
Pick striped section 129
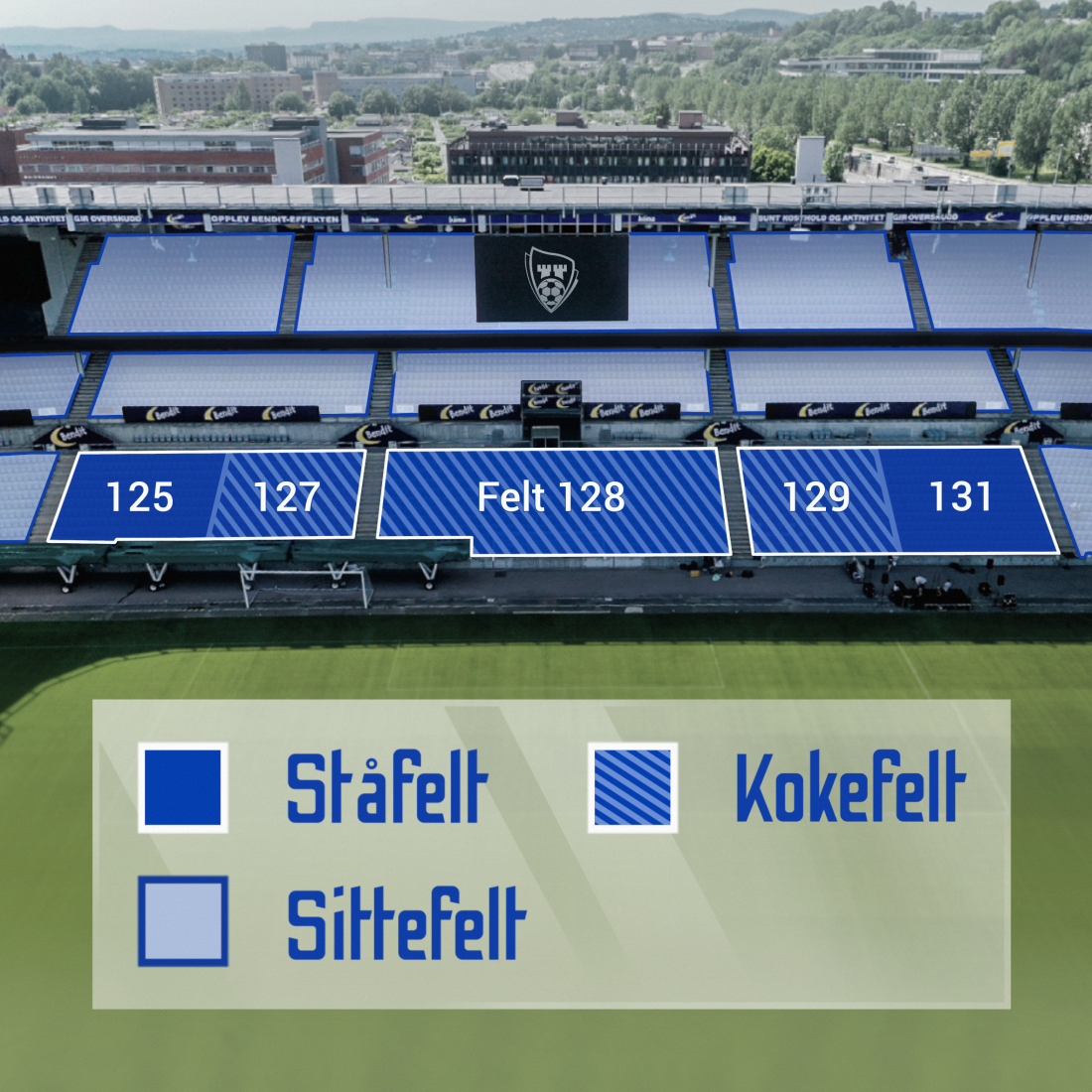pyautogui.click(x=816, y=496)
